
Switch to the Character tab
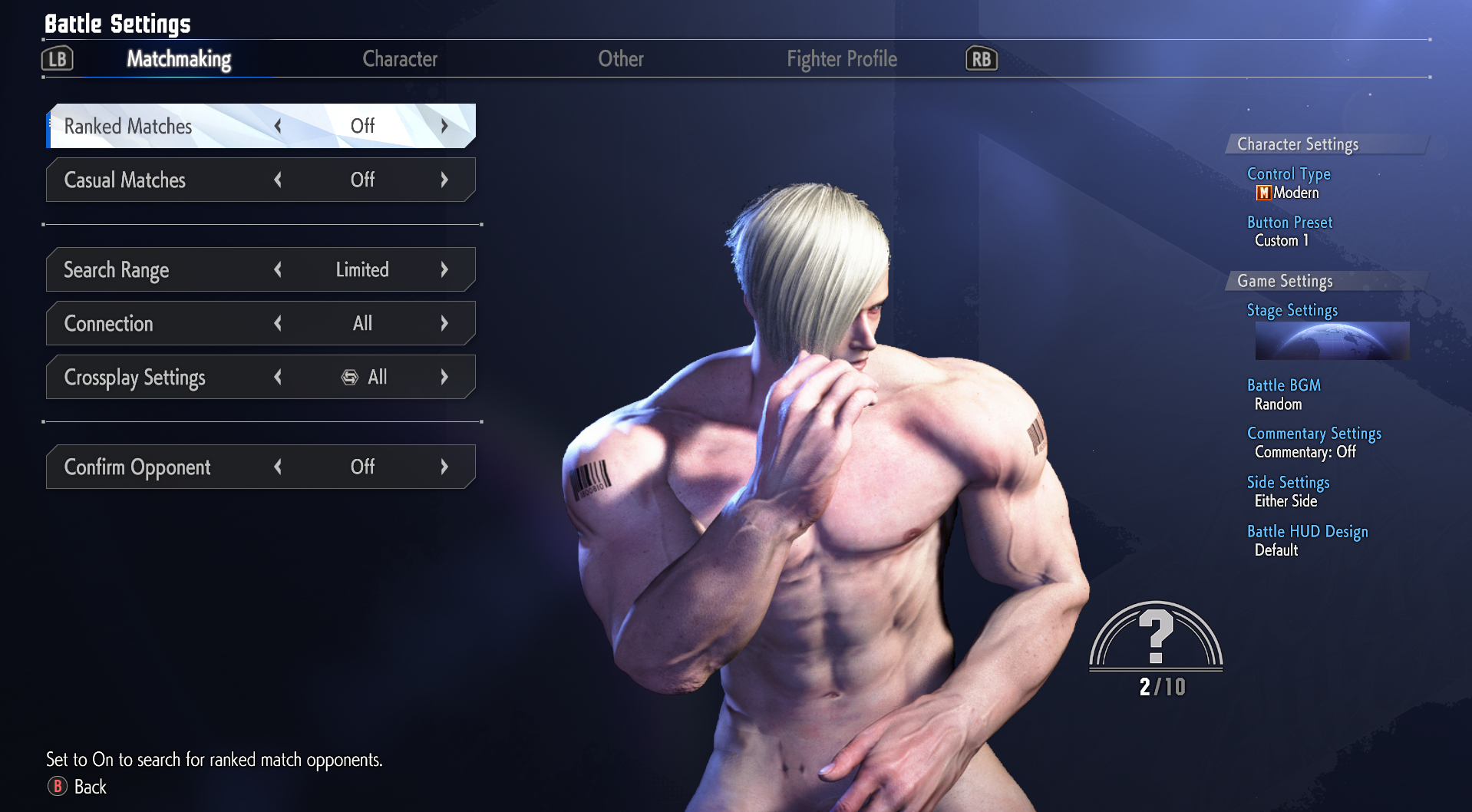400,59
